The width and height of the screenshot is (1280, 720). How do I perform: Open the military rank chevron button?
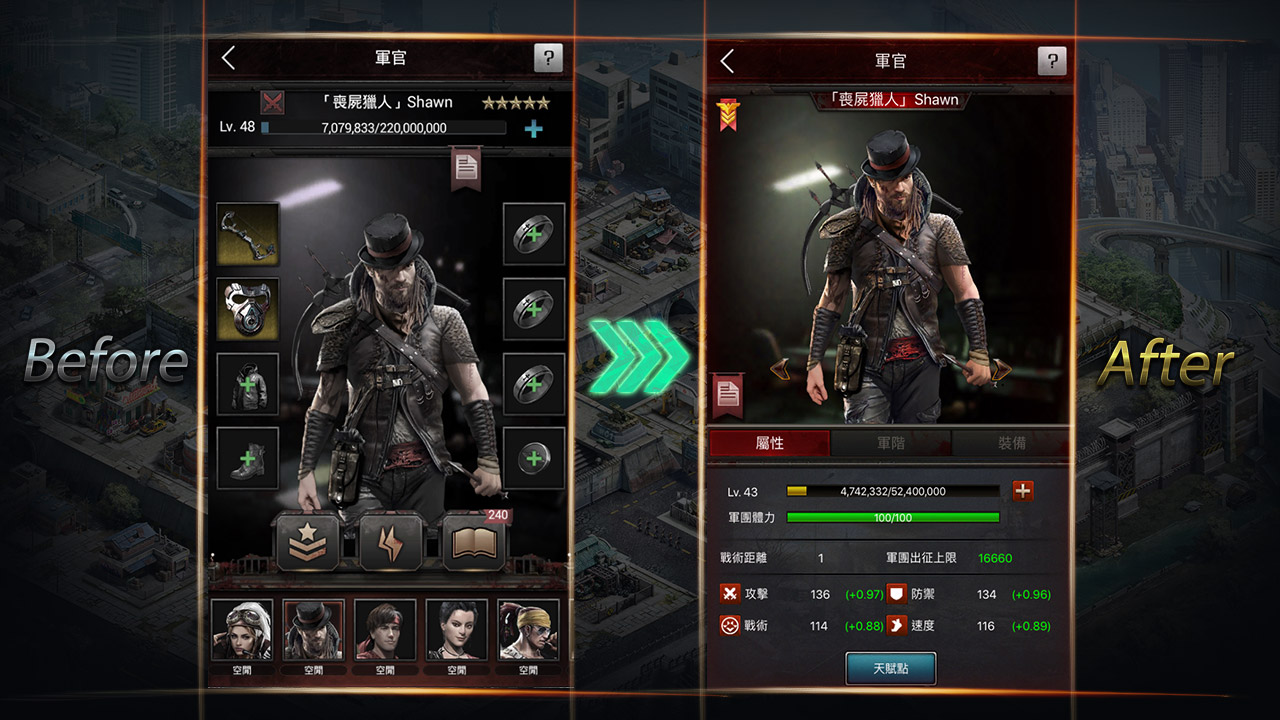(x=307, y=543)
